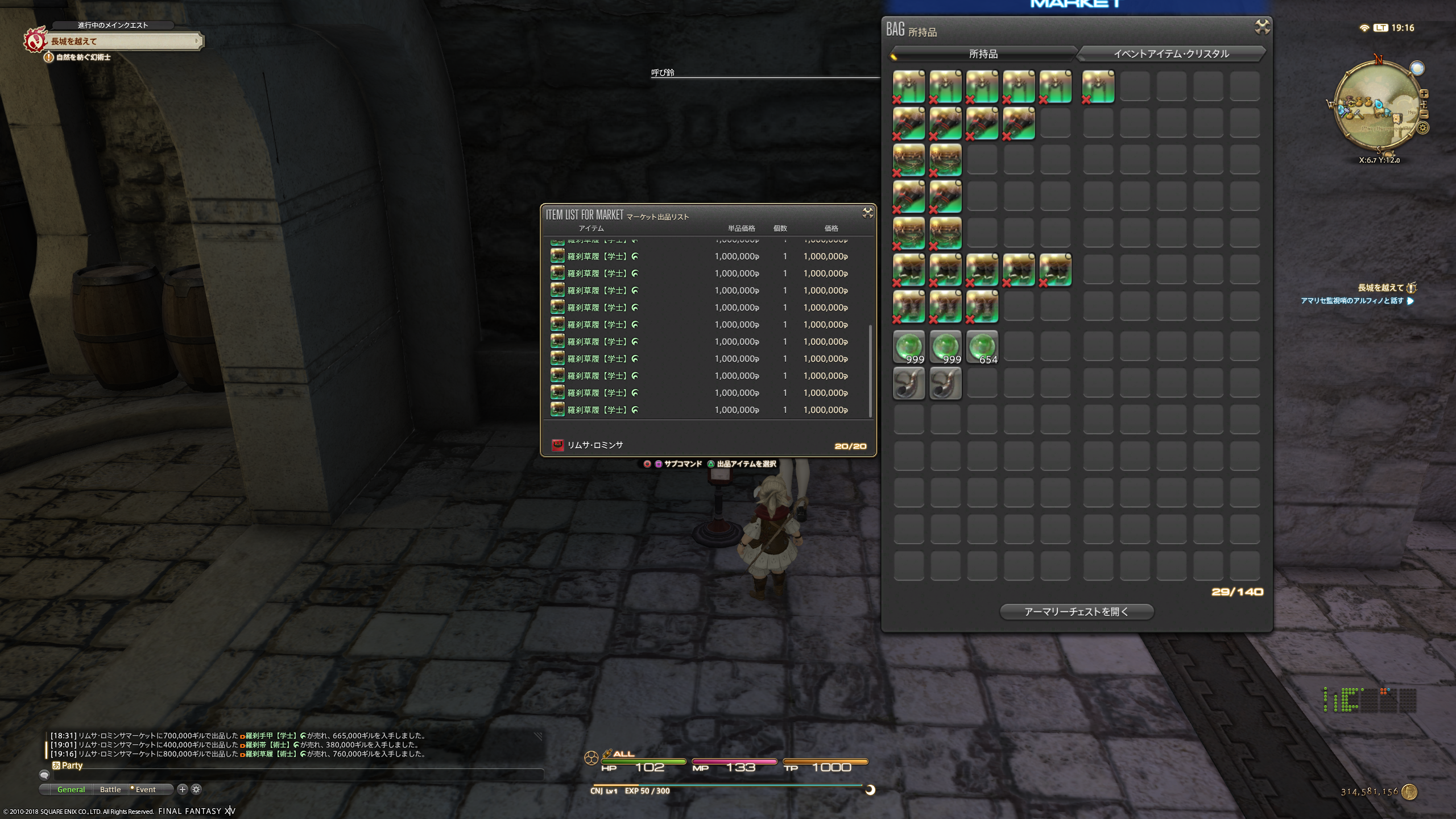This screenshot has width=1456, height=819.
Task: Switch to the Battle chat tab
Action: point(110,789)
